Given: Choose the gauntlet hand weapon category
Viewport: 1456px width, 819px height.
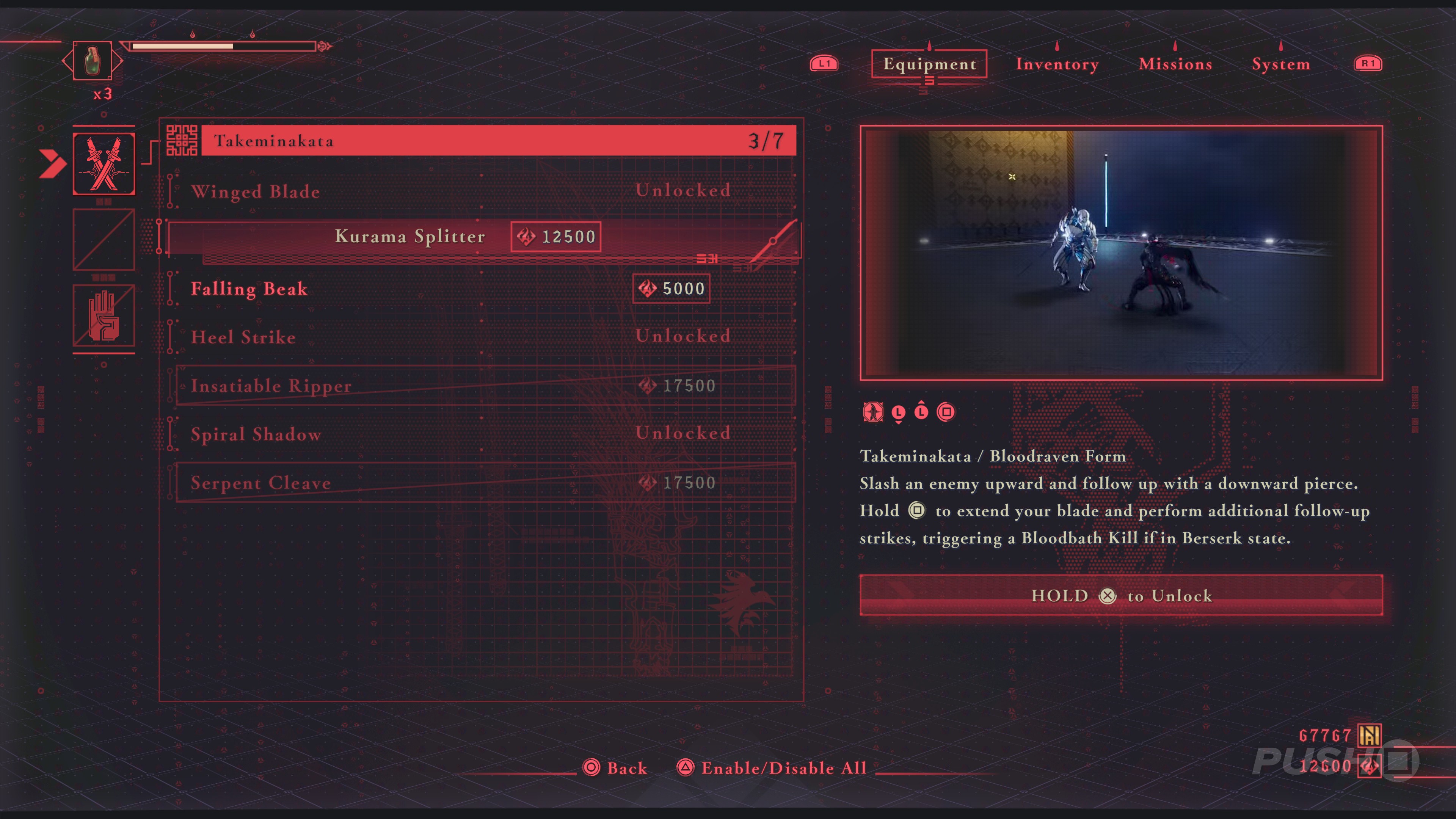Looking at the screenshot, I should click(104, 315).
